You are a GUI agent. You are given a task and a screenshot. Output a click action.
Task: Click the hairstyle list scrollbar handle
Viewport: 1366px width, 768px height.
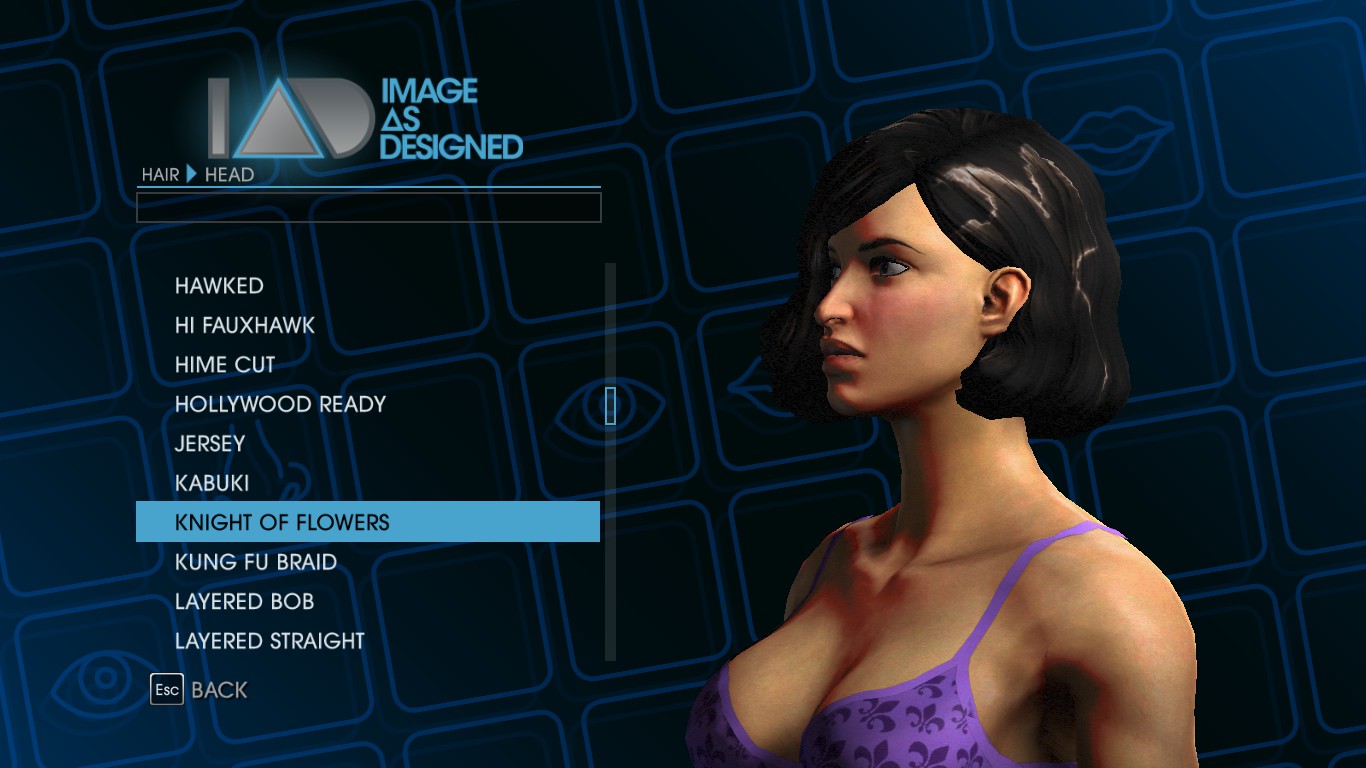click(x=610, y=405)
